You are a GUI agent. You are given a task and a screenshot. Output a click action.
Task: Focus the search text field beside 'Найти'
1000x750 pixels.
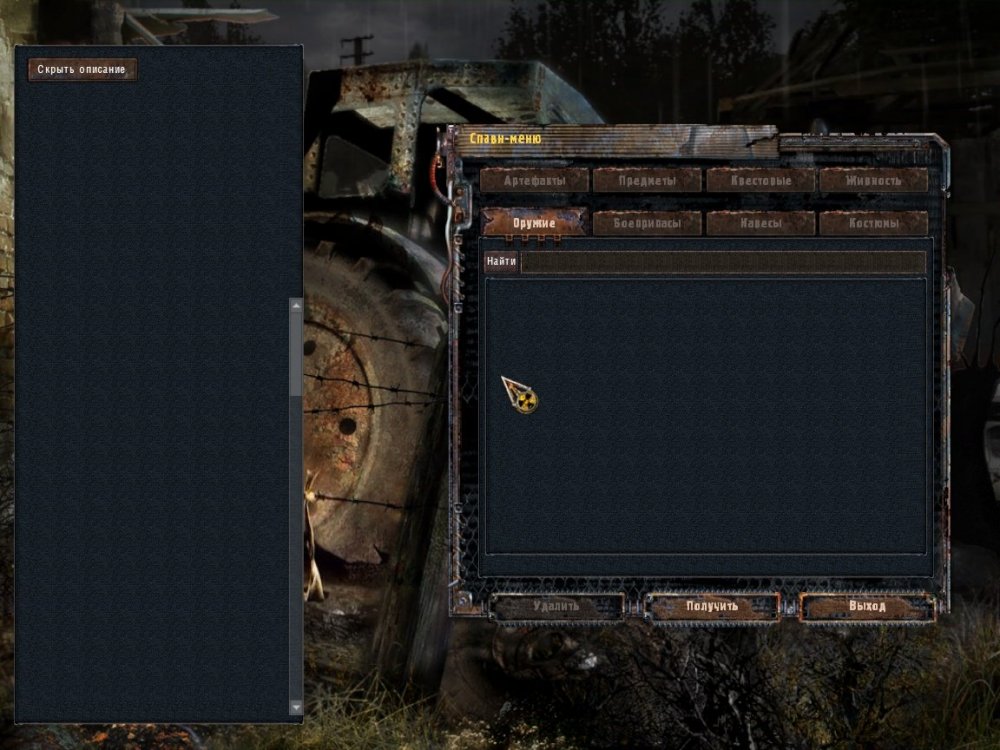click(723, 262)
